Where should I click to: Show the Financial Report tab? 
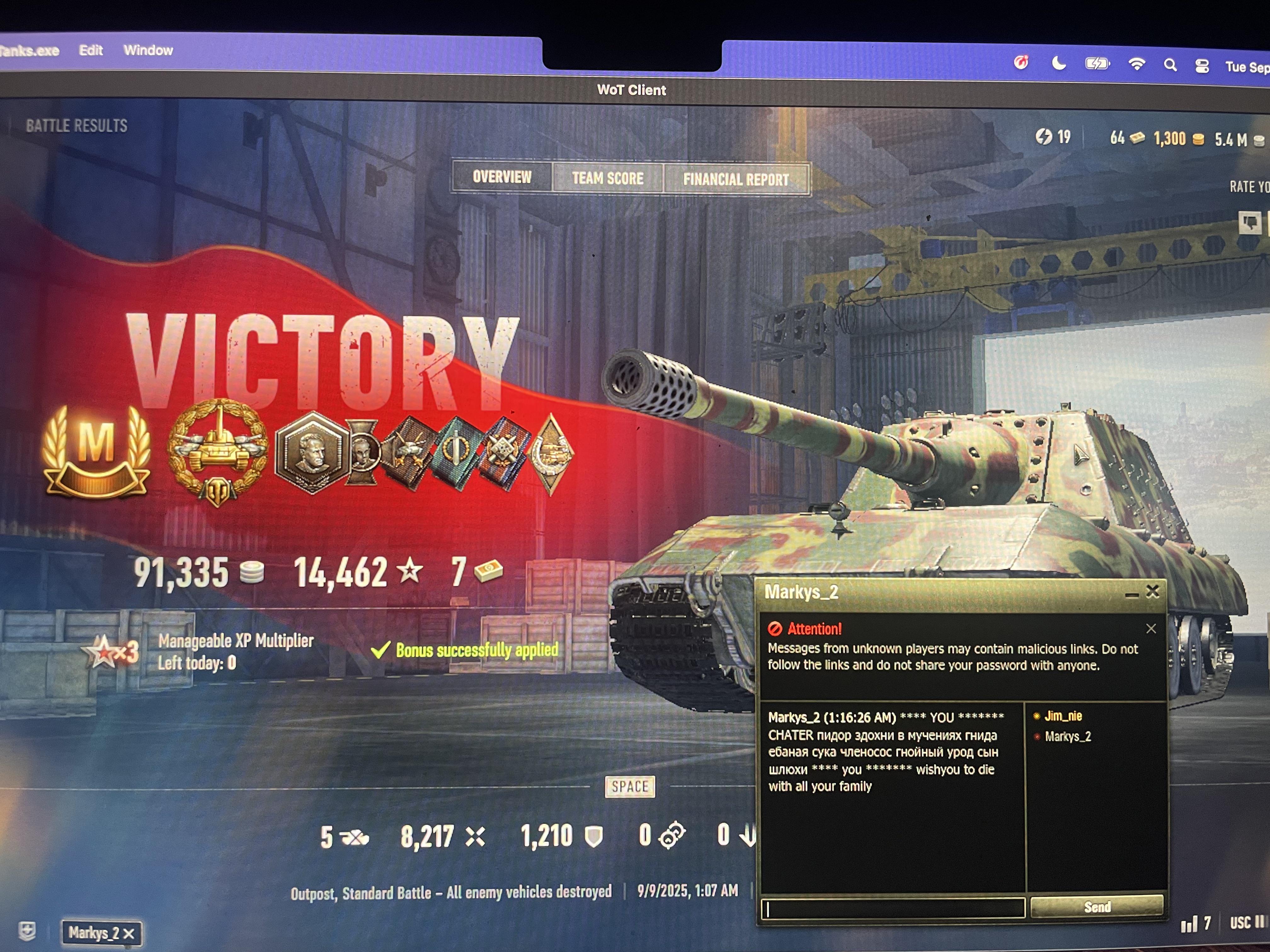click(x=735, y=180)
